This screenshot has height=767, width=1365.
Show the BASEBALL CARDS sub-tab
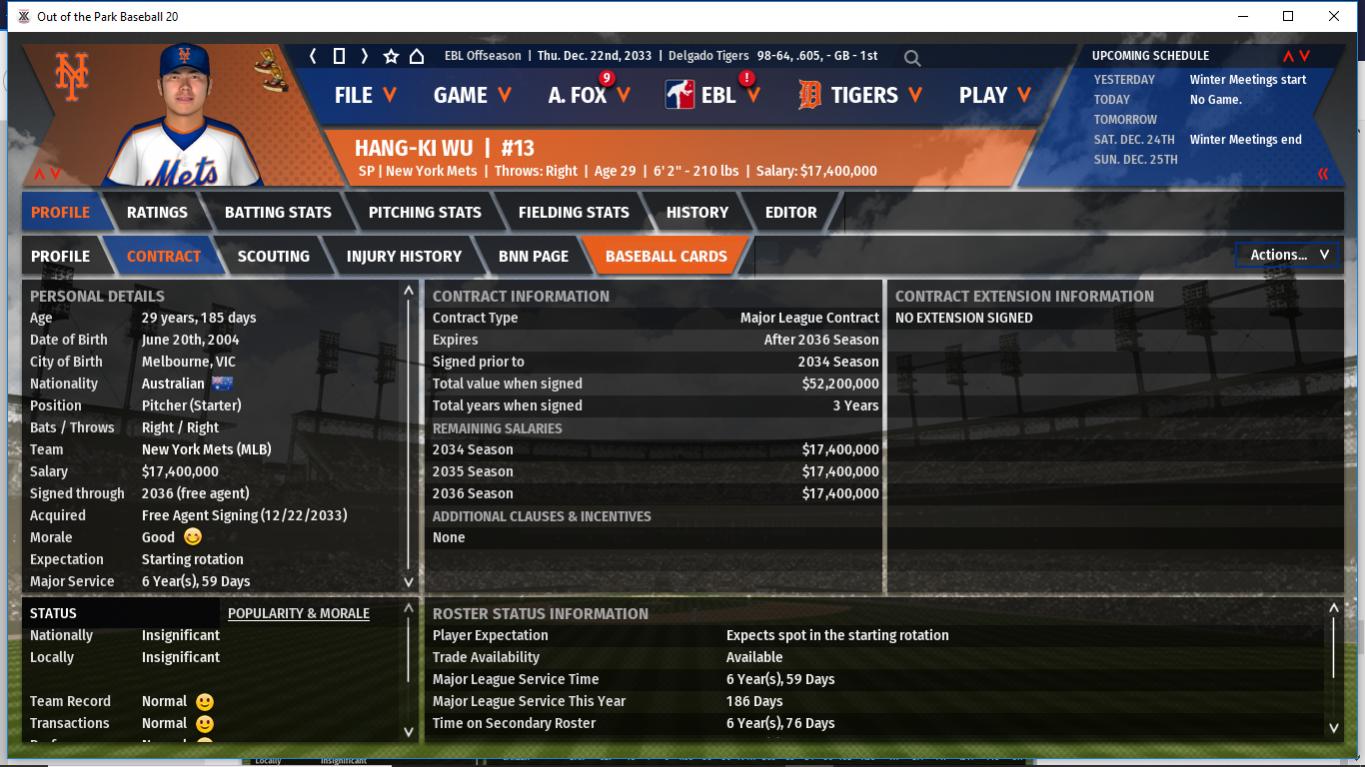(x=666, y=256)
